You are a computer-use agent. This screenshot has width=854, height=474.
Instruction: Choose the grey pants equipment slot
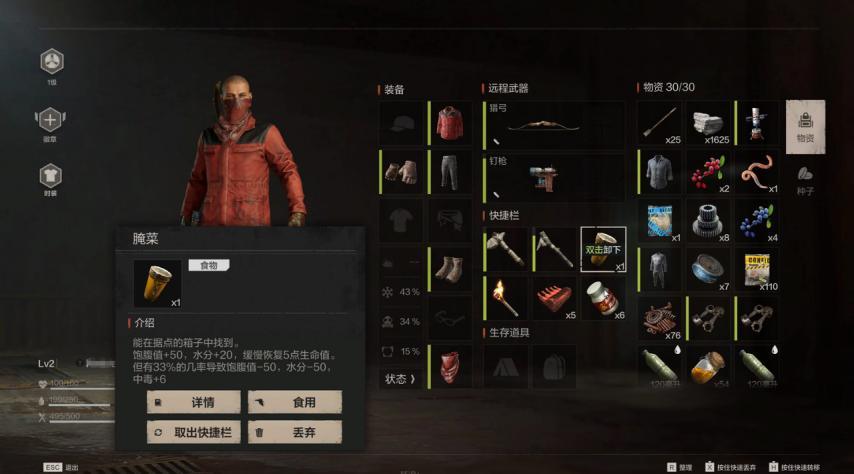[449, 171]
